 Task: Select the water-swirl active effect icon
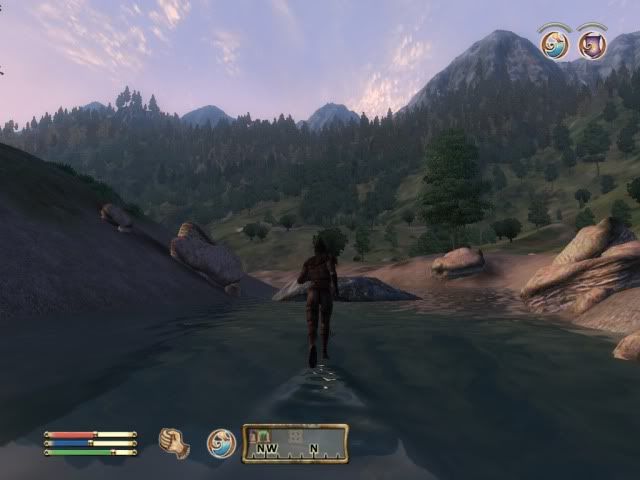click(554, 44)
